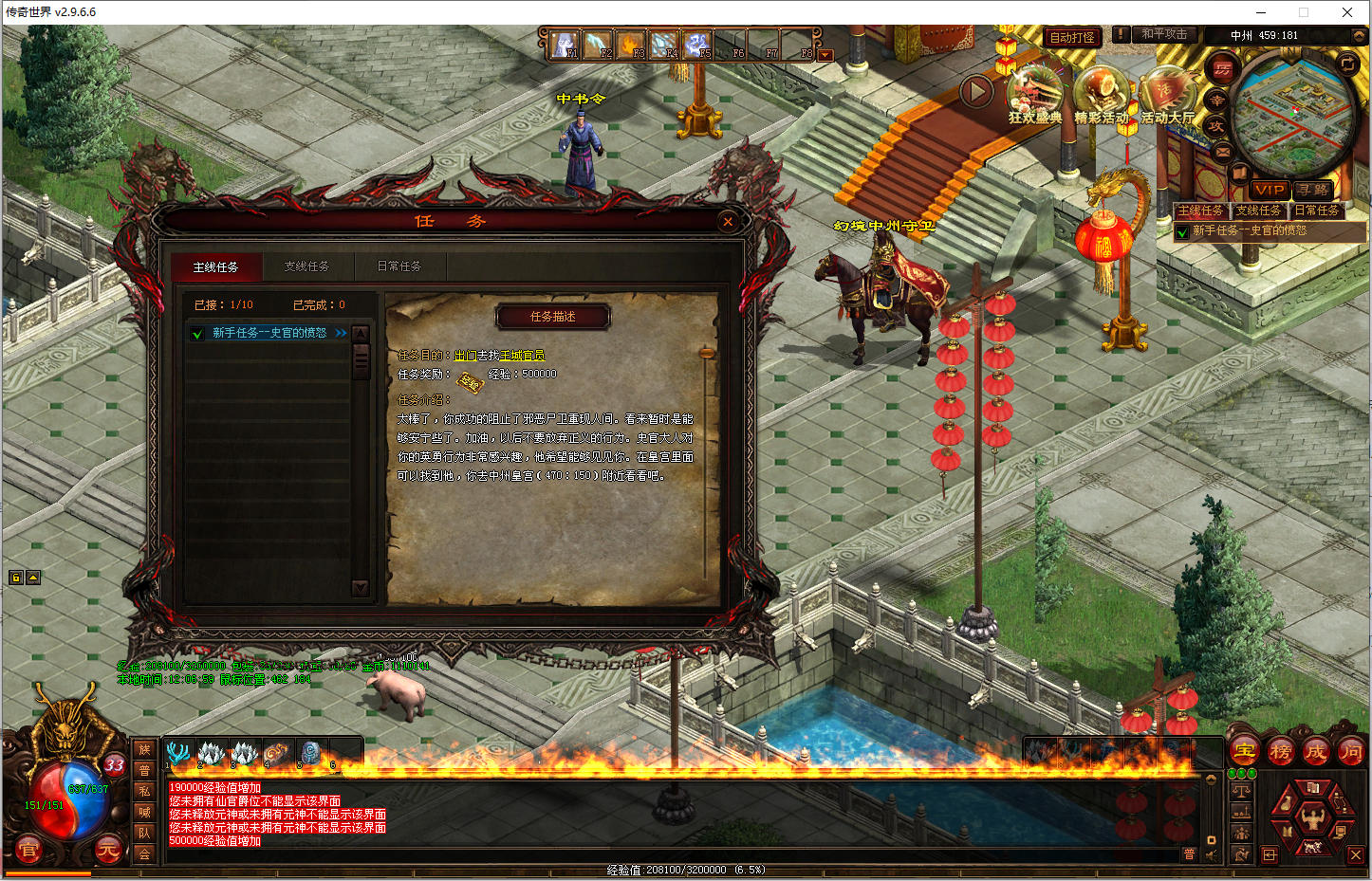The image size is (1372, 881).
Task: Select the 新手任务--史官的愤怒 quest row in the list
Action: pos(269,333)
